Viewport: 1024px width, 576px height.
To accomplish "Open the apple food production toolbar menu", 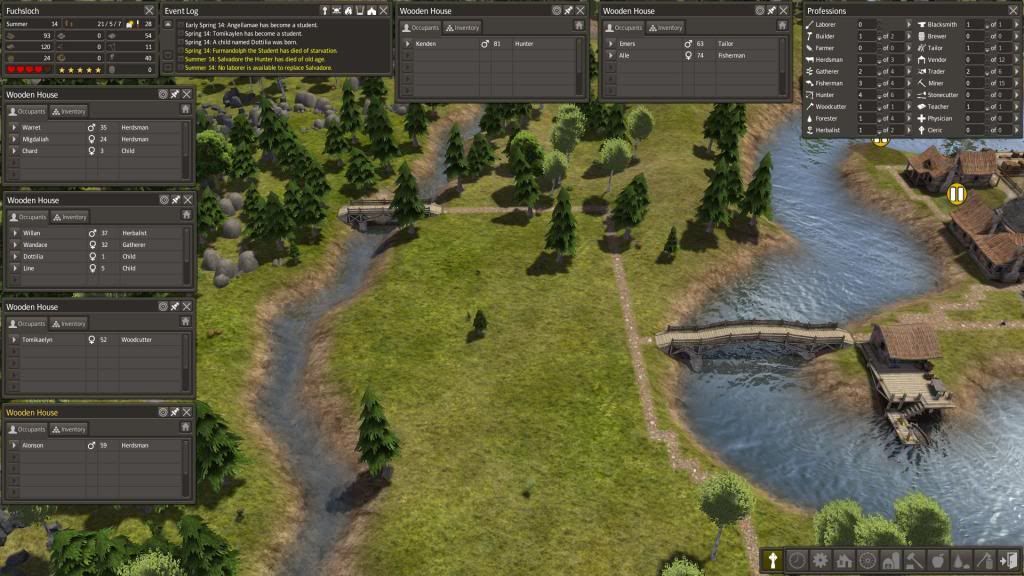I will pos(936,561).
